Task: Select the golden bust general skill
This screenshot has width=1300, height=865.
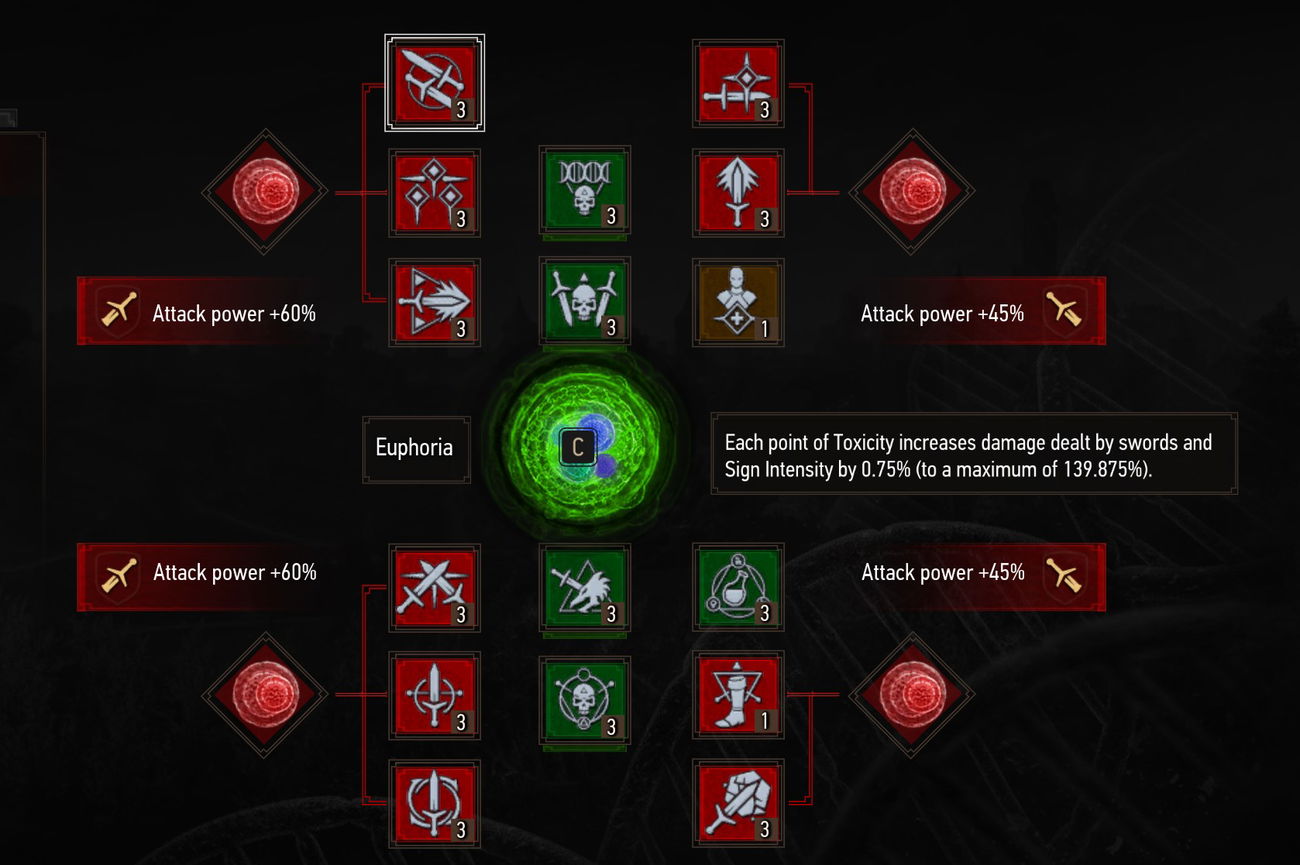Action: (737, 303)
